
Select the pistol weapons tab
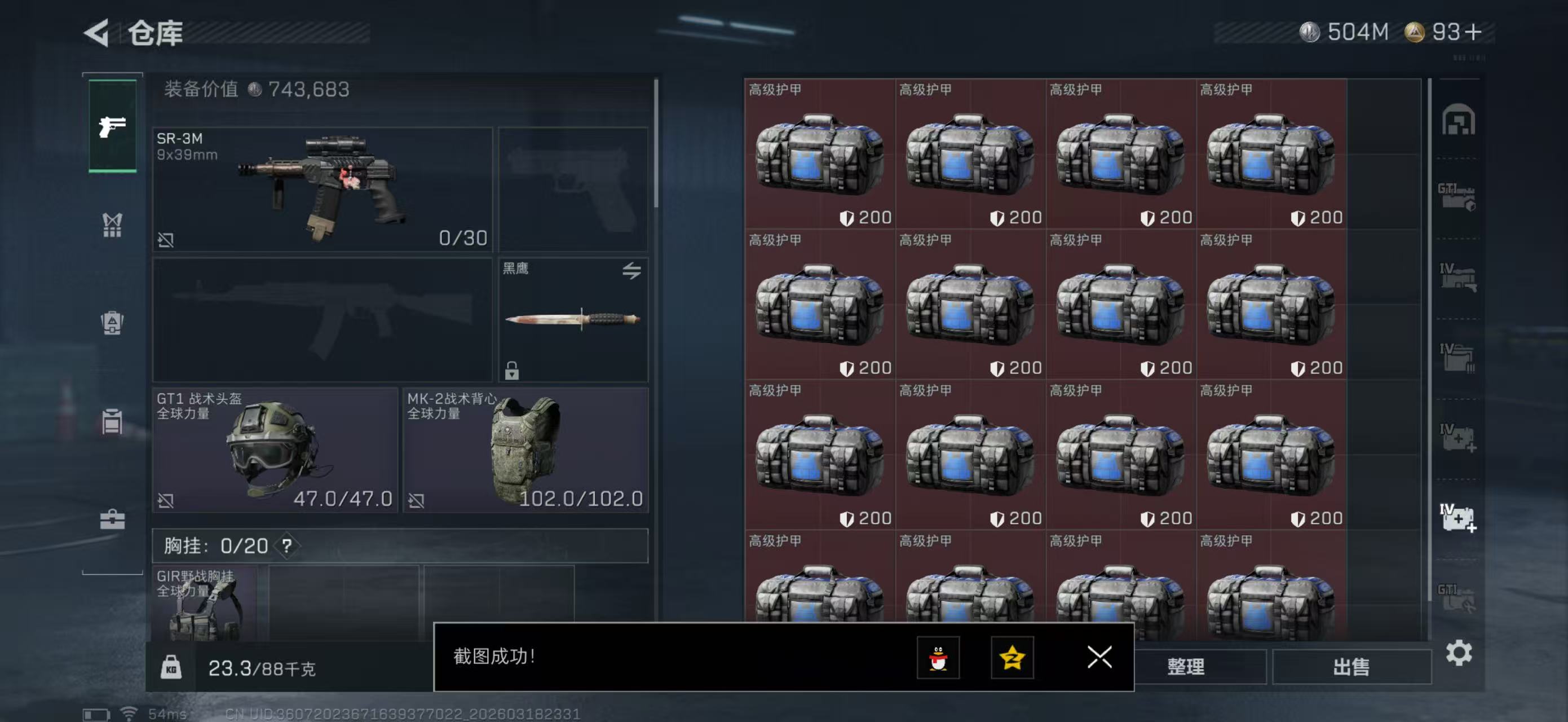pyautogui.click(x=113, y=126)
